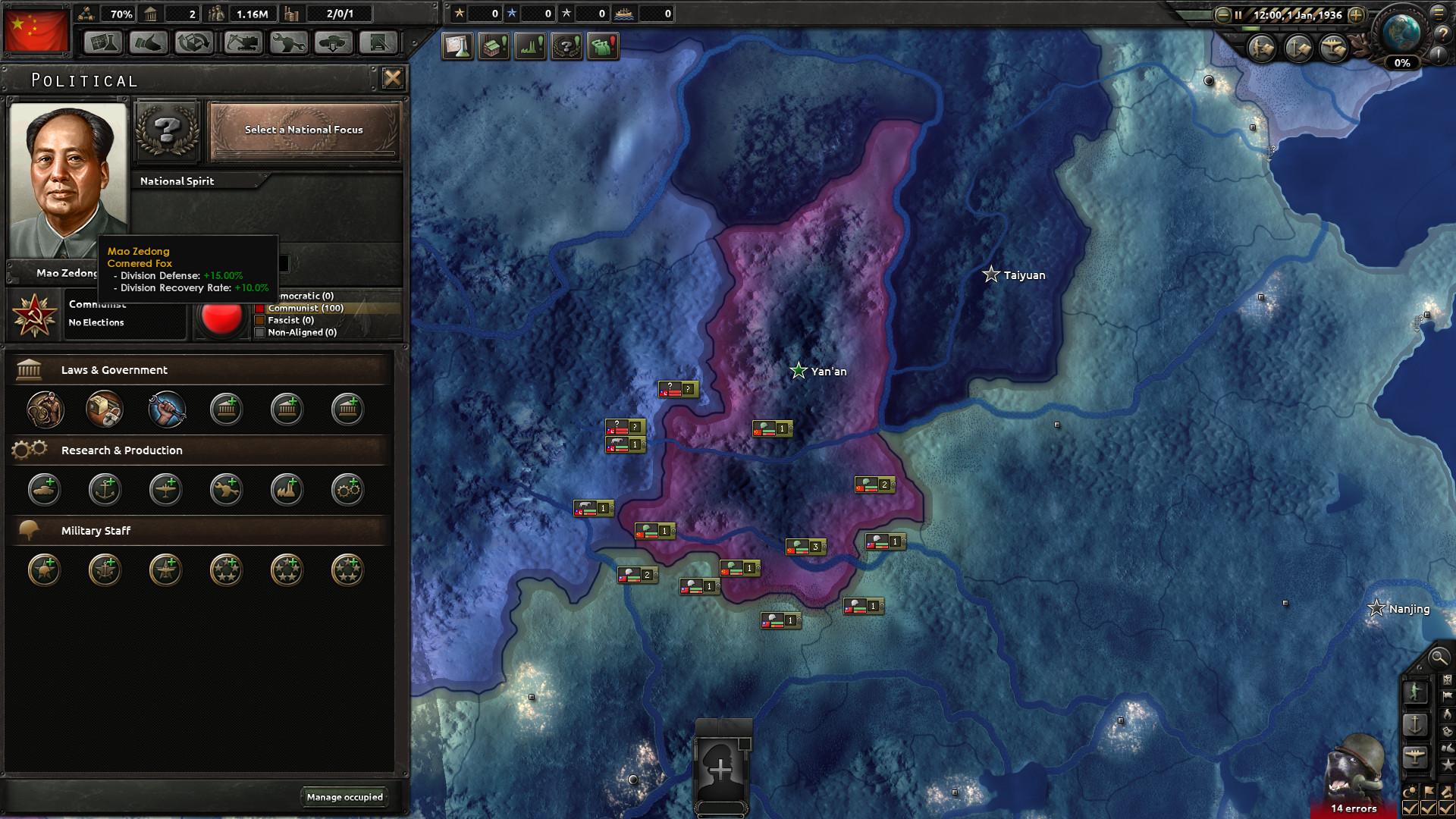Screen dimensions: 1456x819
Task: Open the 14 errors log
Action: (x=1354, y=808)
